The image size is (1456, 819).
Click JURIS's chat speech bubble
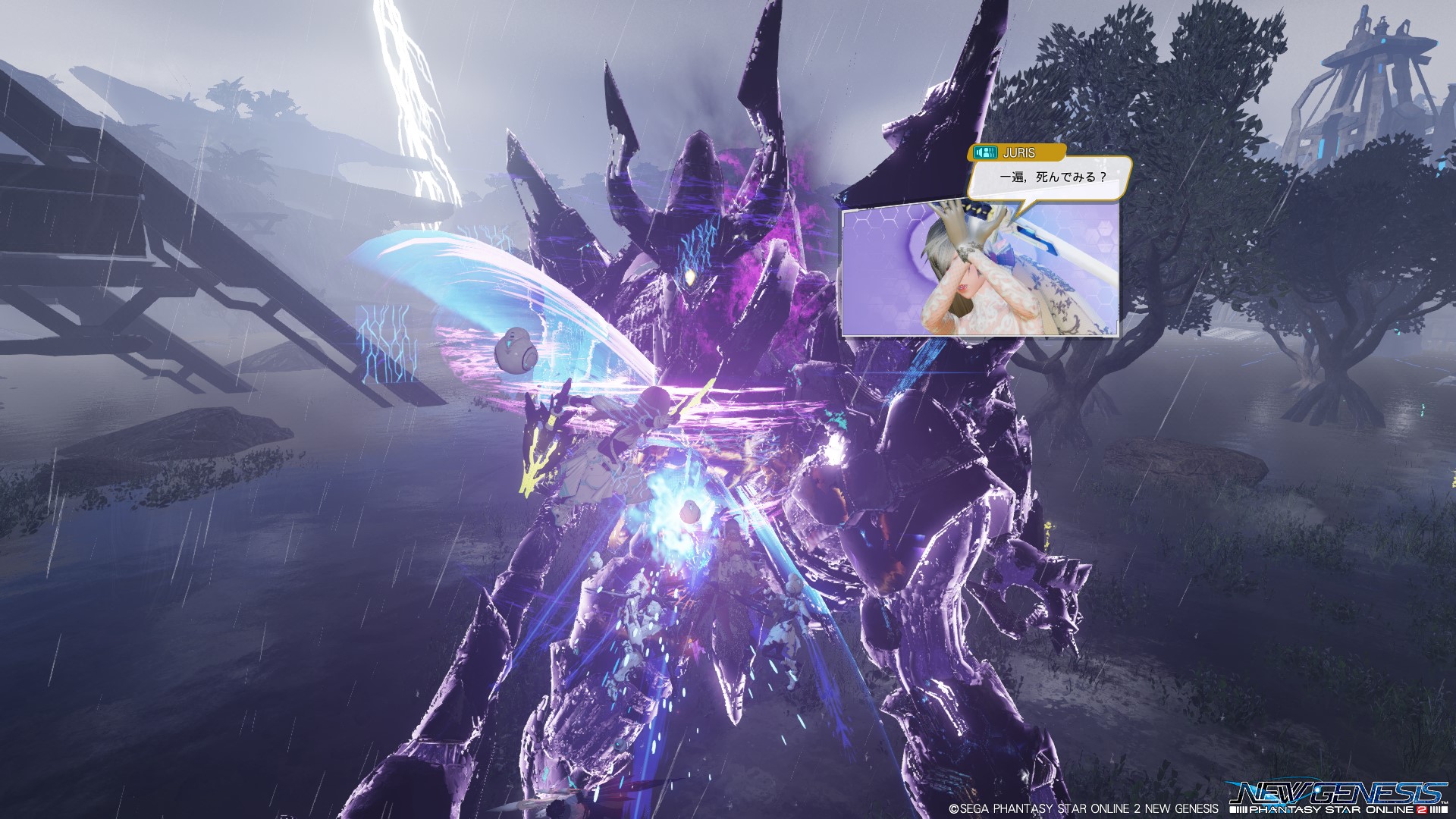point(1050,177)
